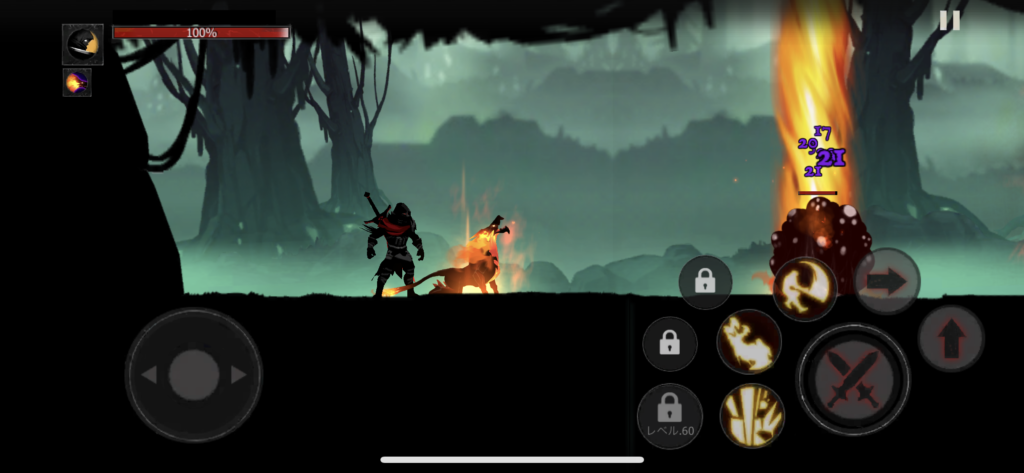Viewport: 1024px width, 473px height.
Task: Tap the right arrow on the movement joystick
Action: pyautogui.click(x=239, y=375)
